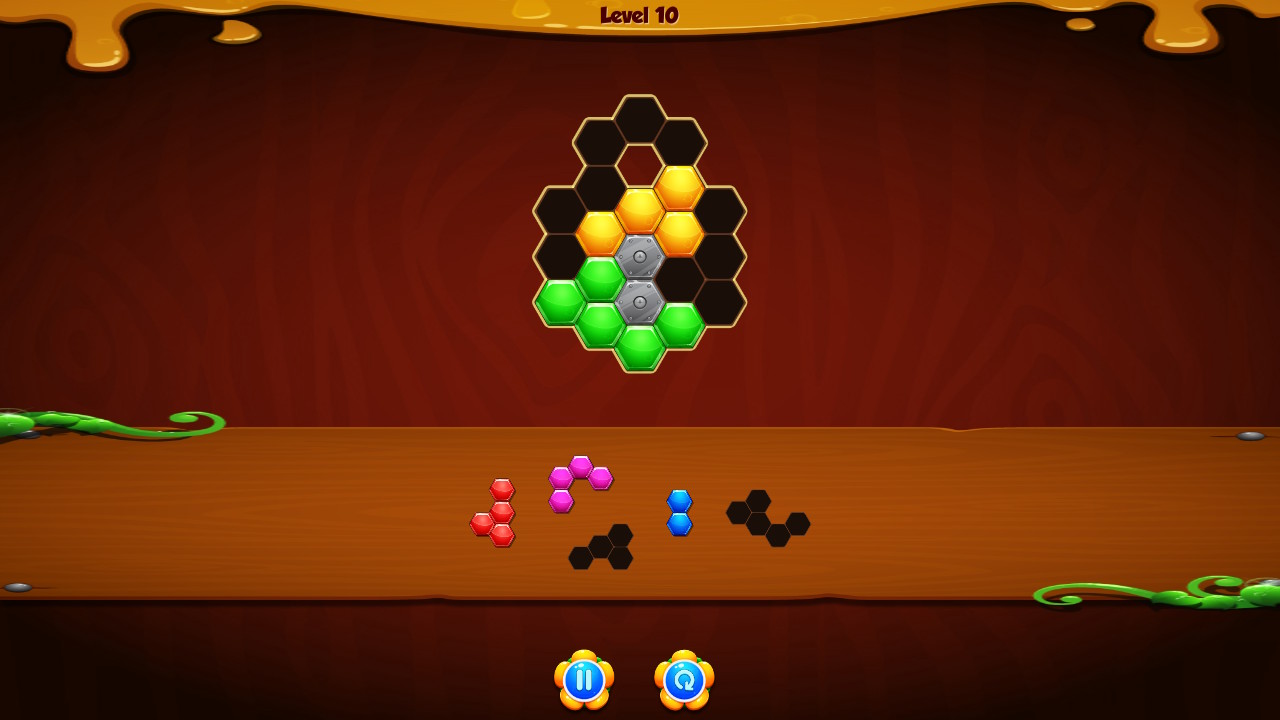Click the green vine decoration on the left
This screenshot has height=720, width=1280.
coord(60,420)
